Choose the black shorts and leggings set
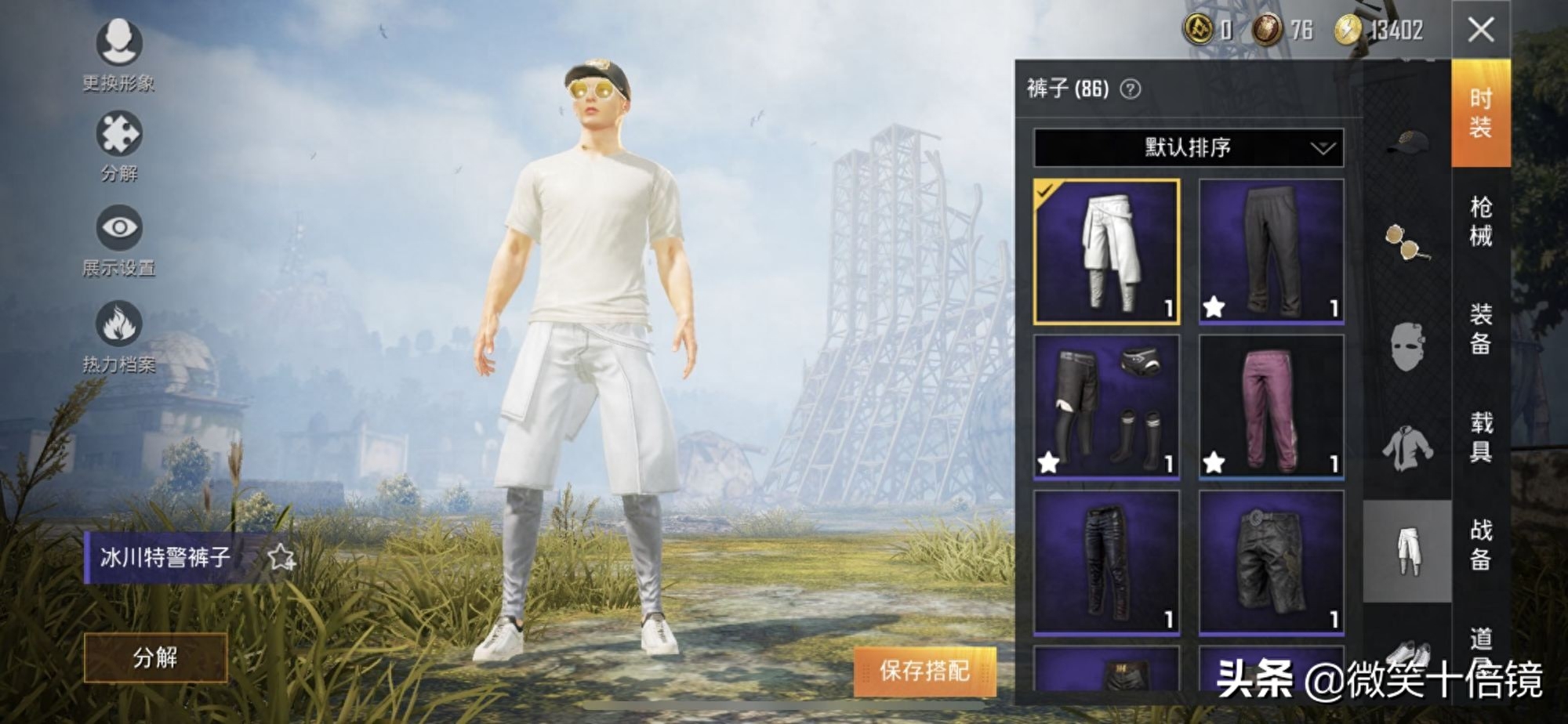The image size is (1568, 724). pos(1106,407)
